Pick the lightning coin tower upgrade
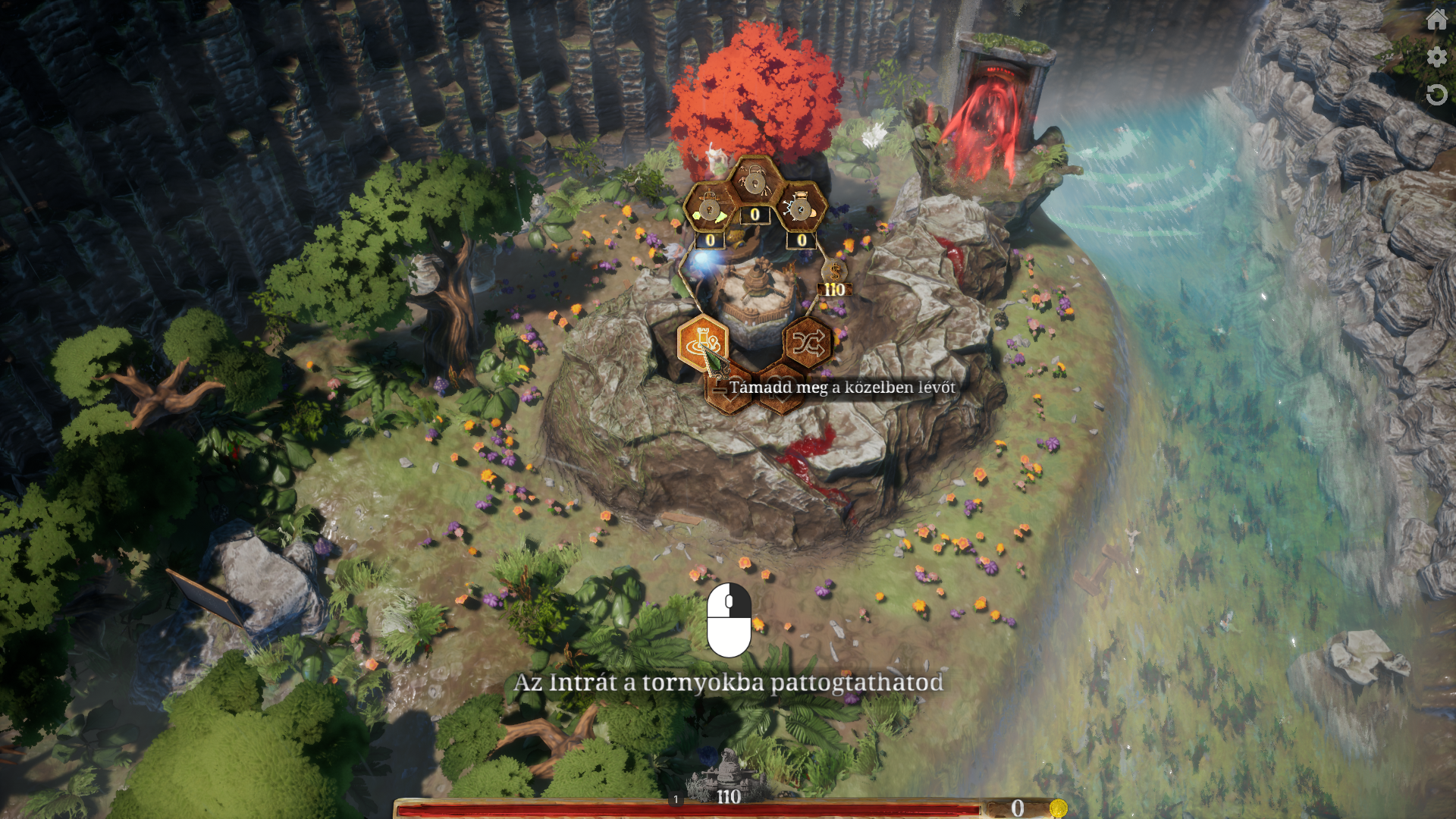Screen dimensions: 1456x819 click(801, 207)
